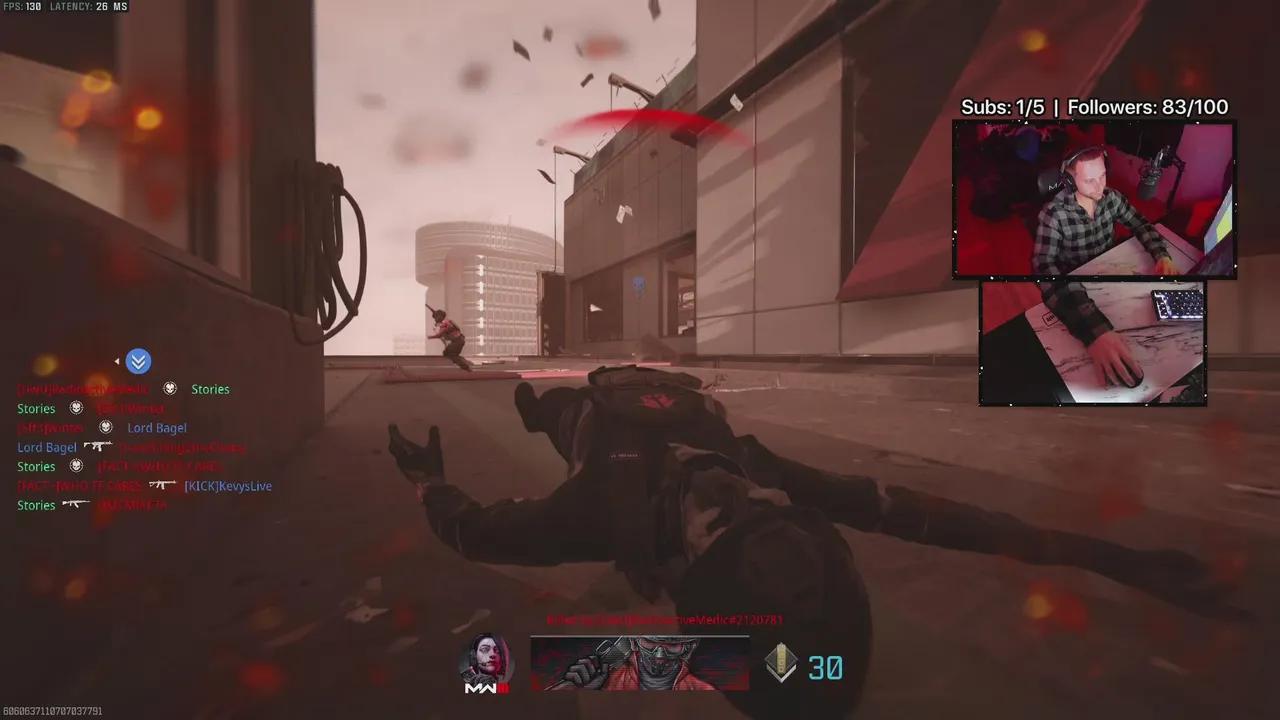Click the blue double-chevron spectate icon
The height and width of the screenshot is (720, 1280).
pyautogui.click(x=138, y=361)
